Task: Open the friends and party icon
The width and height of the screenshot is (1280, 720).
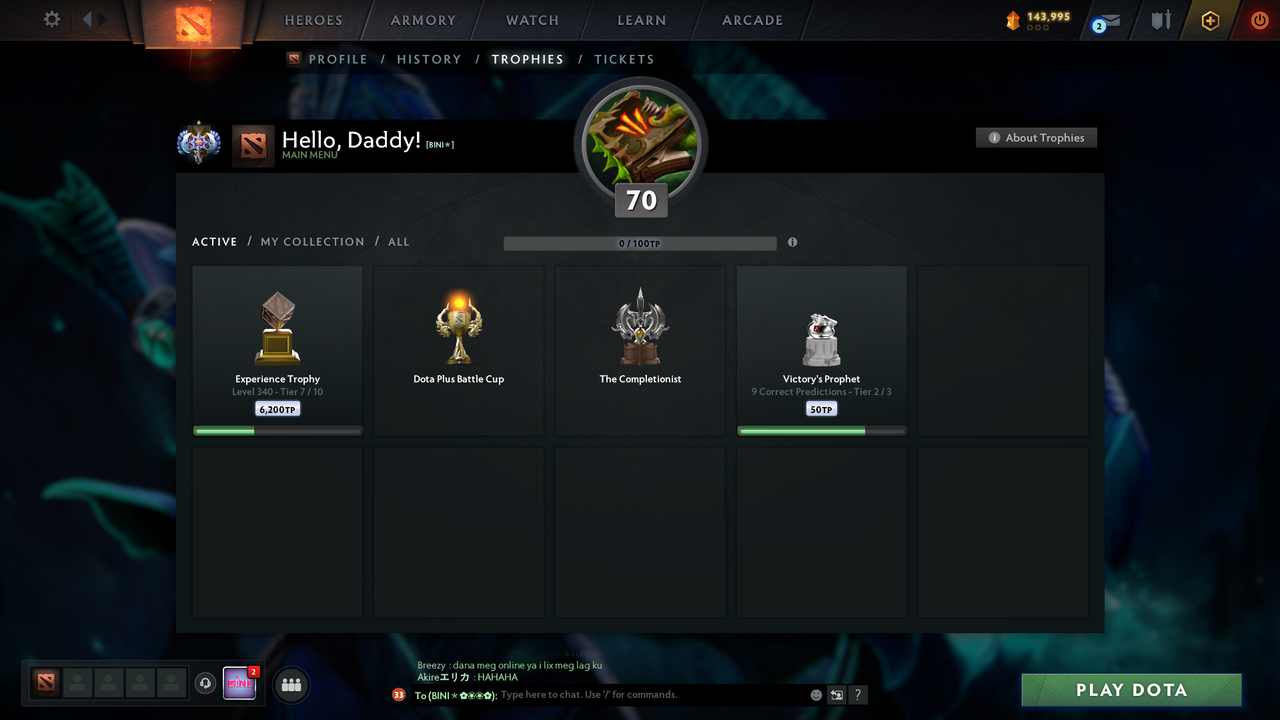Action: pyautogui.click(x=291, y=684)
